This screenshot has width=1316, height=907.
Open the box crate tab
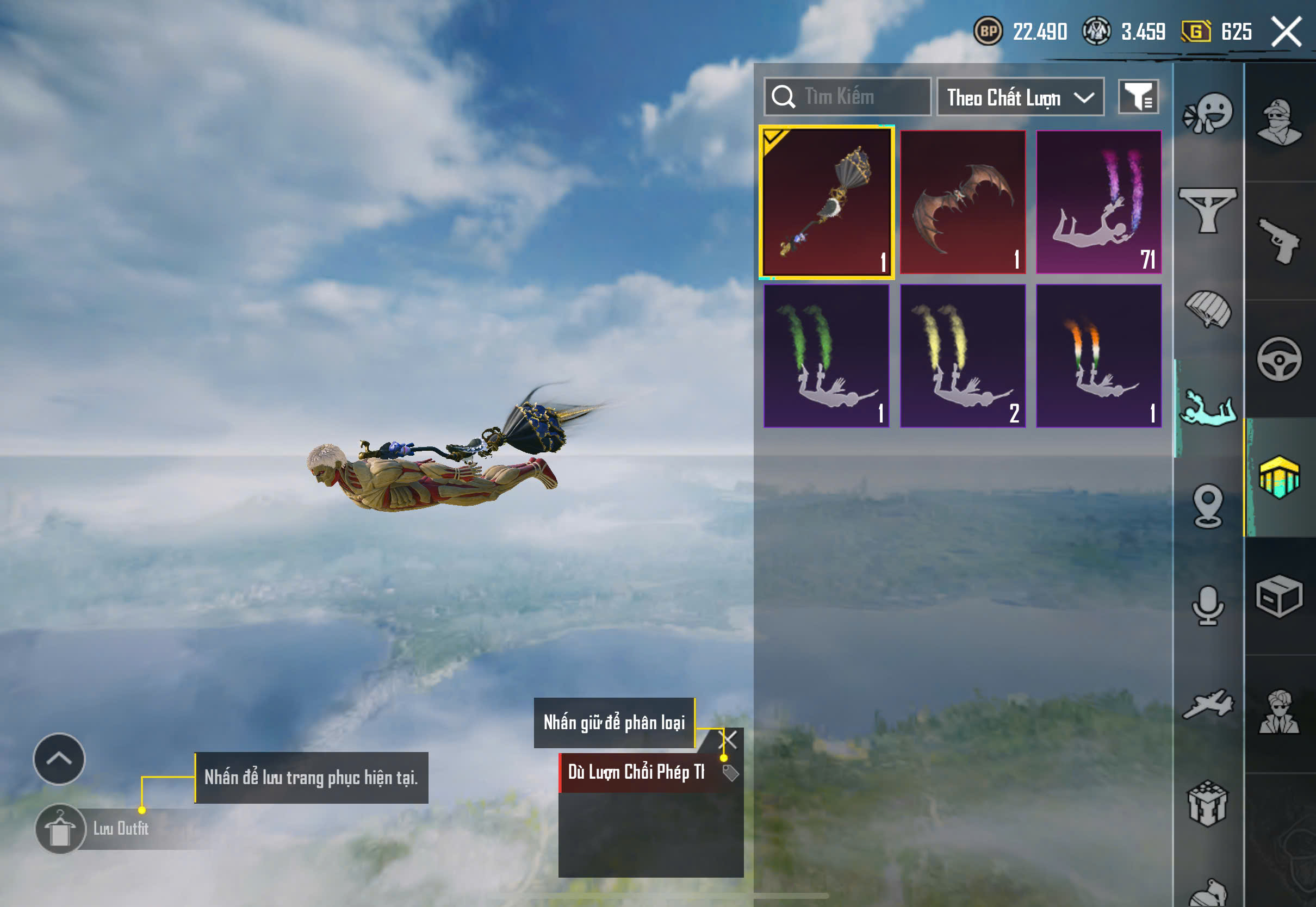click(x=1279, y=597)
